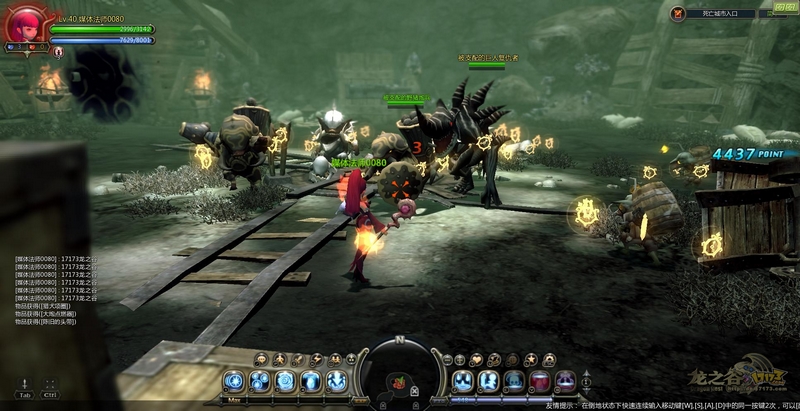The height and width of the screenshot is (411, 800).
Task: Activate the fifth left-hotbar skill beside the compass
Action: (x=337, y=380)
